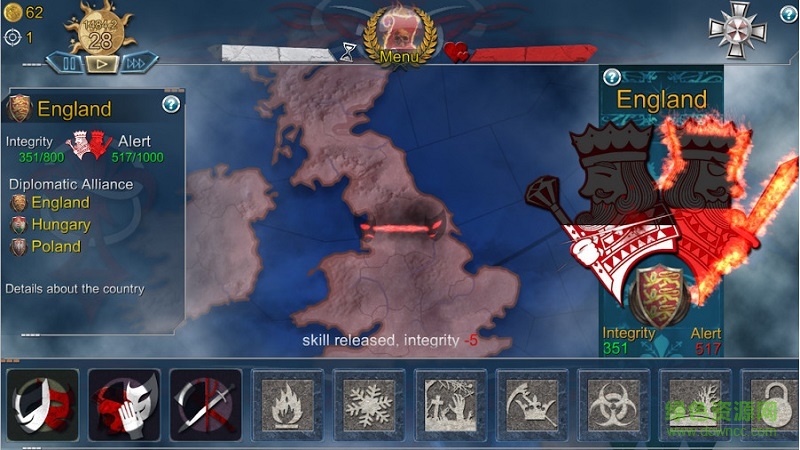This screenshot has width=800, height=450.
Task: Pause the game speed
Action: click(70, 63)
